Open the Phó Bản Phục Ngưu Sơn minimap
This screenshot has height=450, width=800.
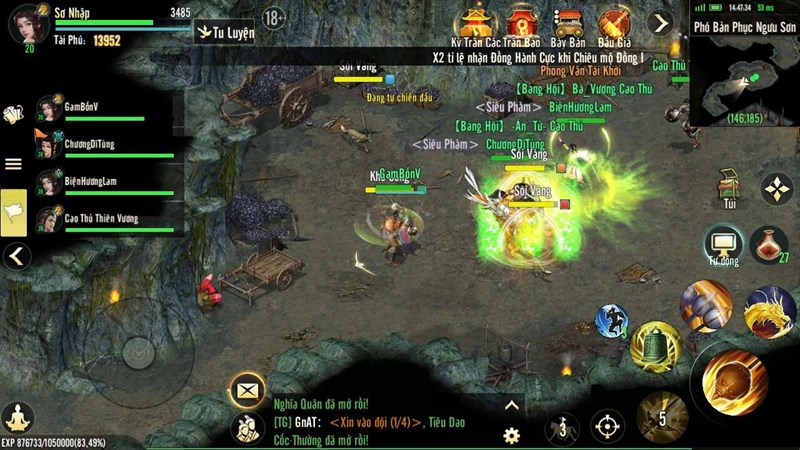743,75
